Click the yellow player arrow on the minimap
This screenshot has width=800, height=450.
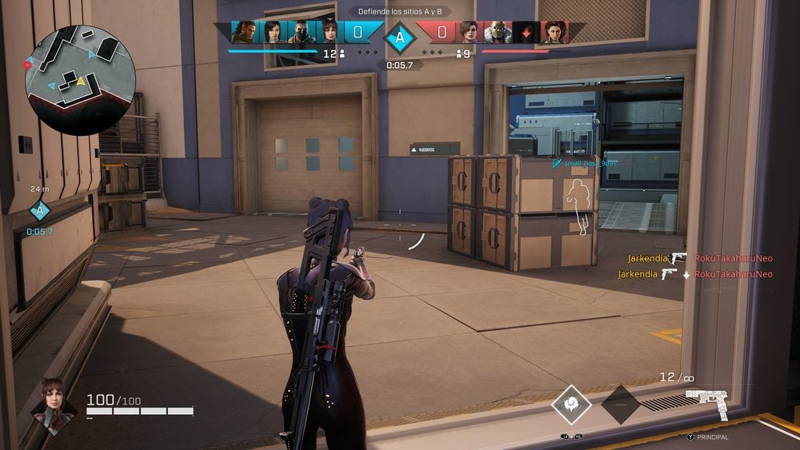[x=82, y=80]
